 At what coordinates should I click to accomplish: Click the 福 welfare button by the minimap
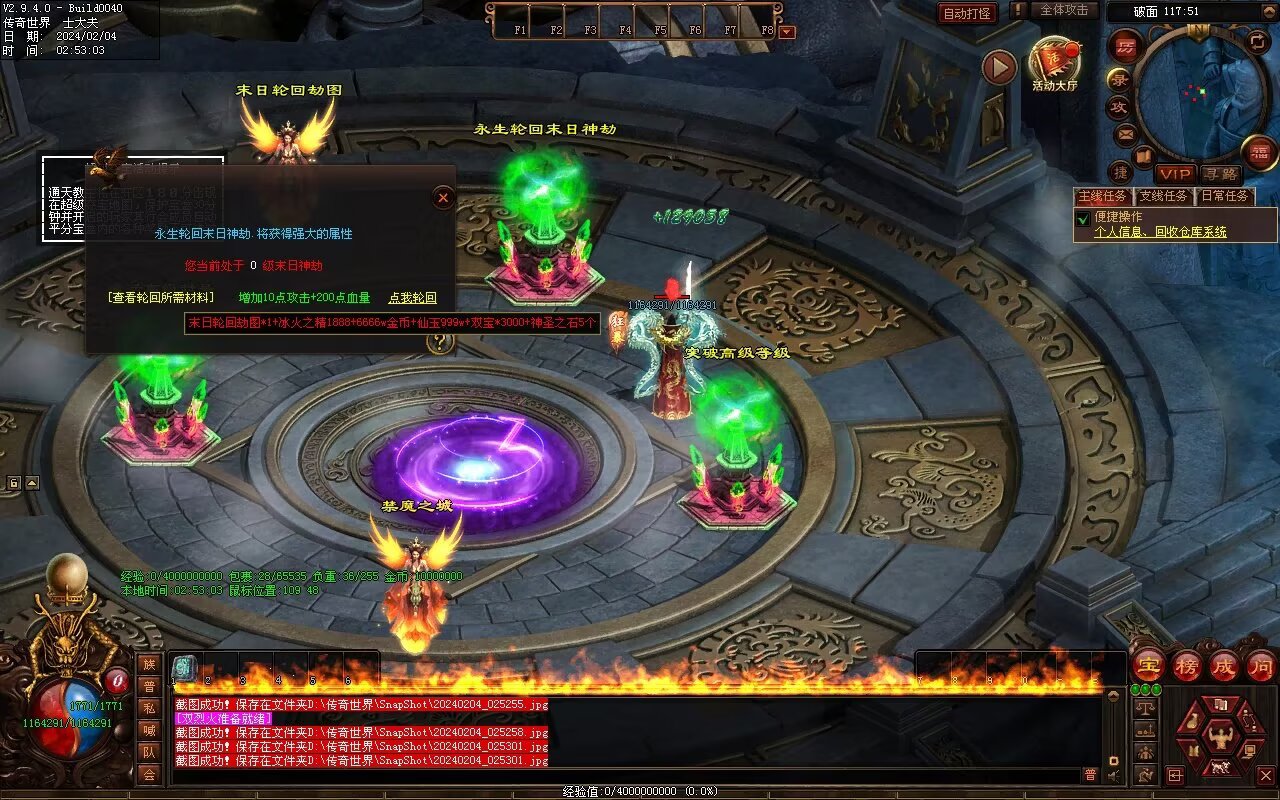click(x=1259, y=151)
